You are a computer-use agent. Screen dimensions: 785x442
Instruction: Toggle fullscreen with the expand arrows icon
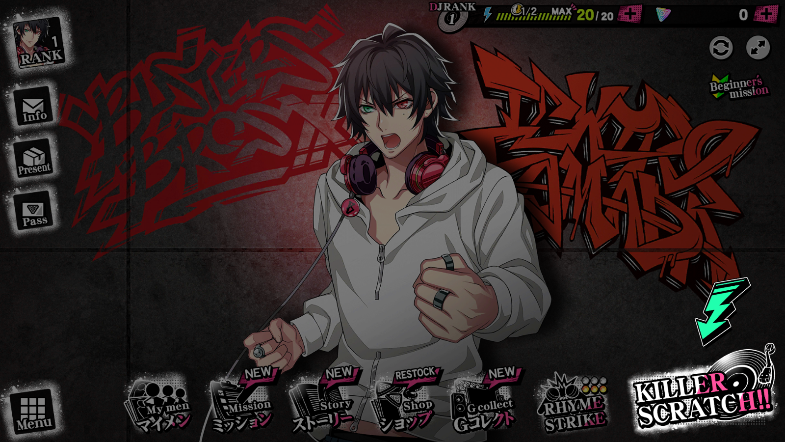click(758, 47)
